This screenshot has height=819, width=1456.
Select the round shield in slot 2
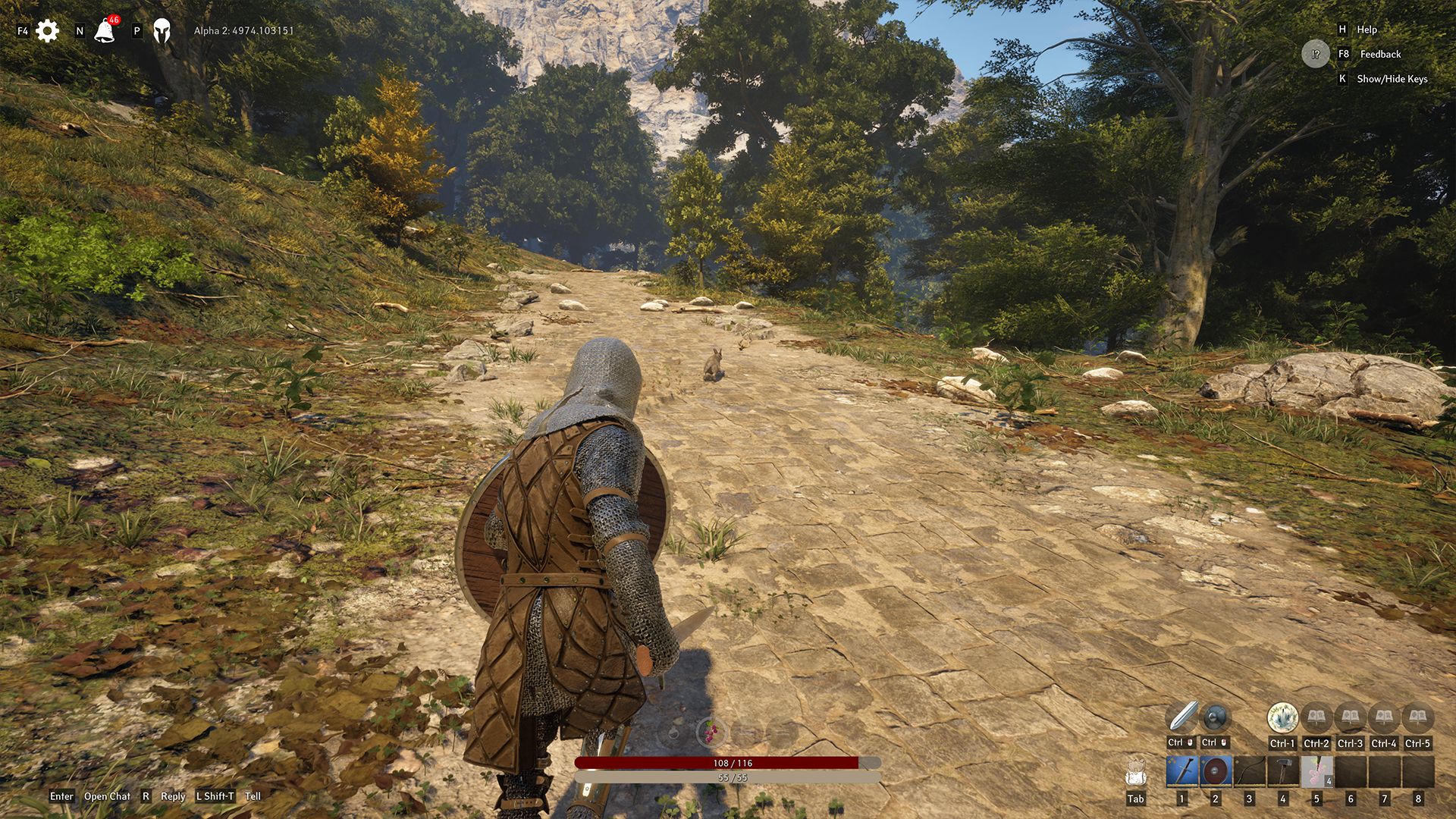[x=1215, y=772]
